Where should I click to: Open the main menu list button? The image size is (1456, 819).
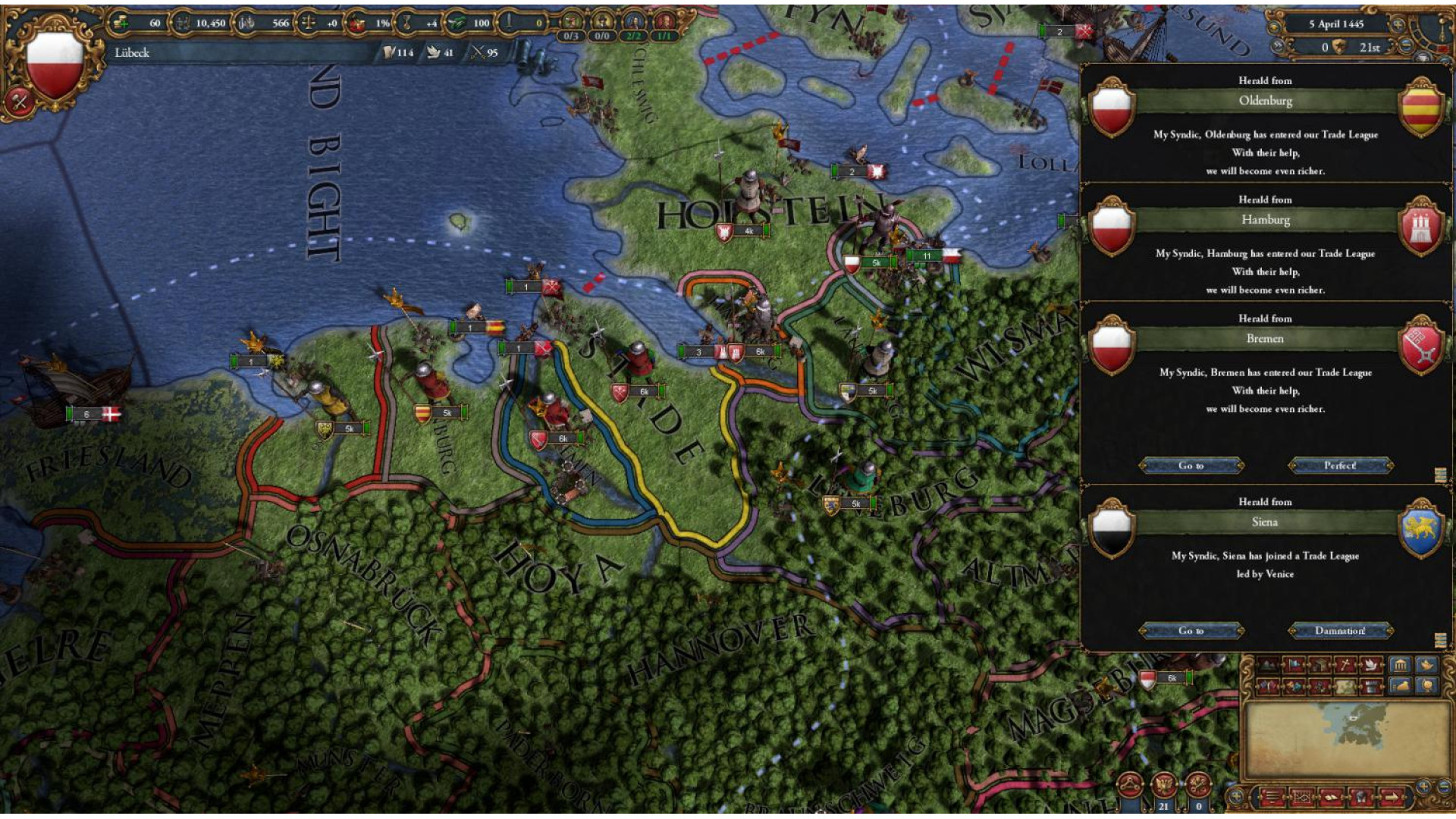[x=1272, y=797]
